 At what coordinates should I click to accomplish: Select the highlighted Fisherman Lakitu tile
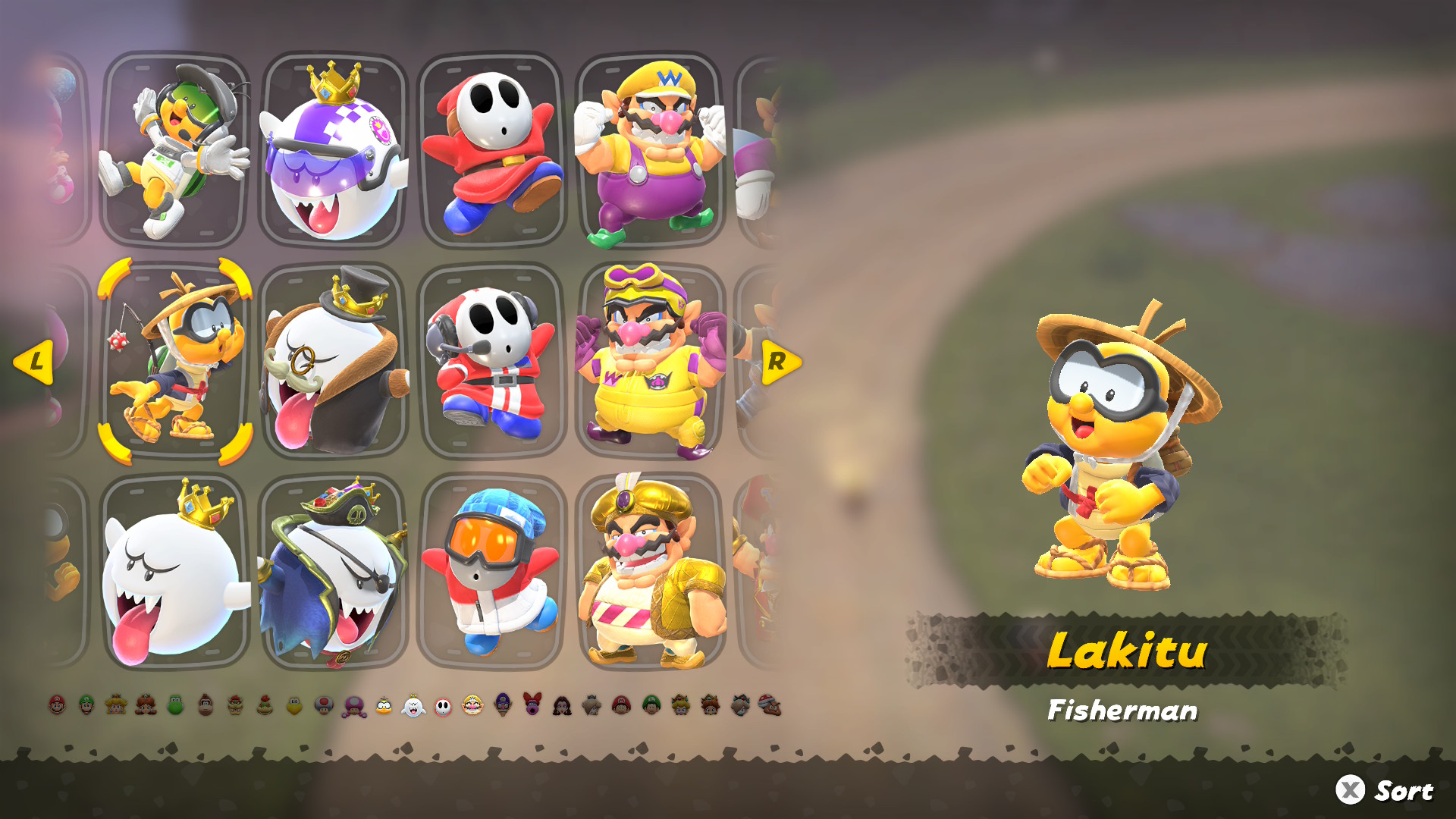click(175, 361)
